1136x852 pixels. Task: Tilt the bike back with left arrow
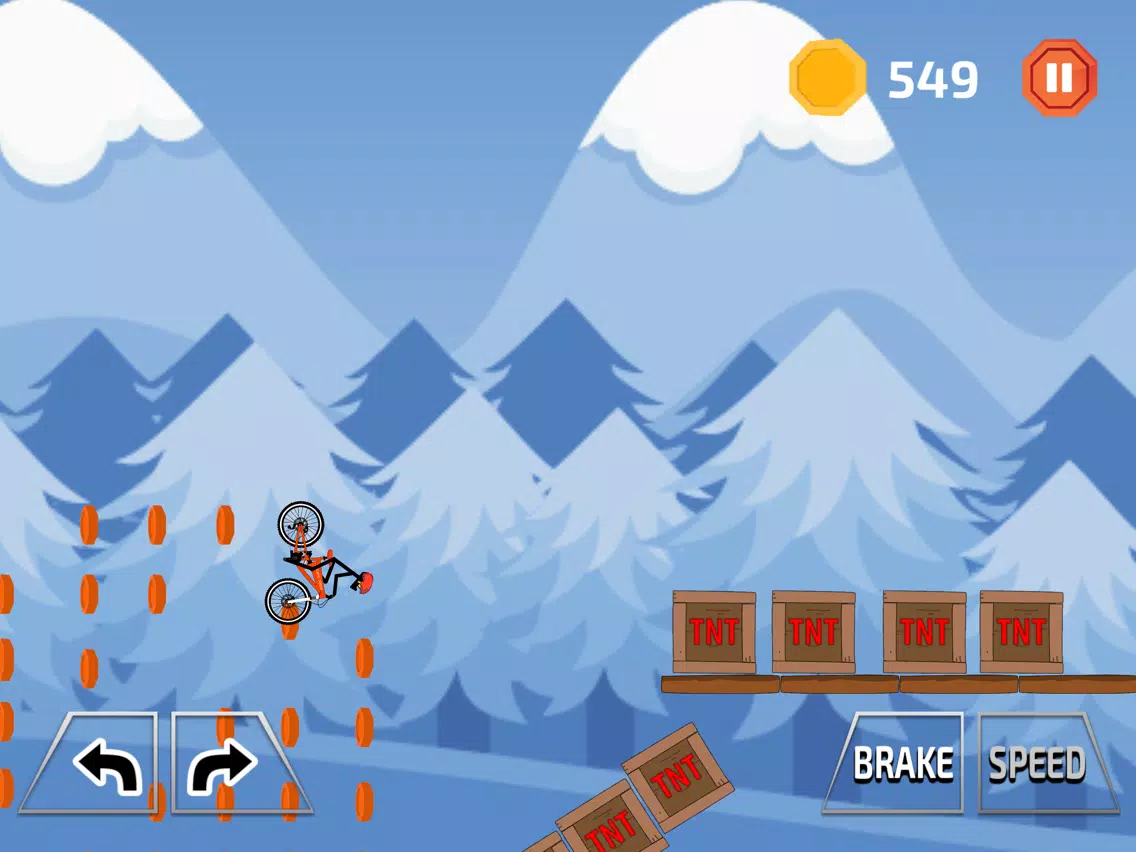coord(103,764)
